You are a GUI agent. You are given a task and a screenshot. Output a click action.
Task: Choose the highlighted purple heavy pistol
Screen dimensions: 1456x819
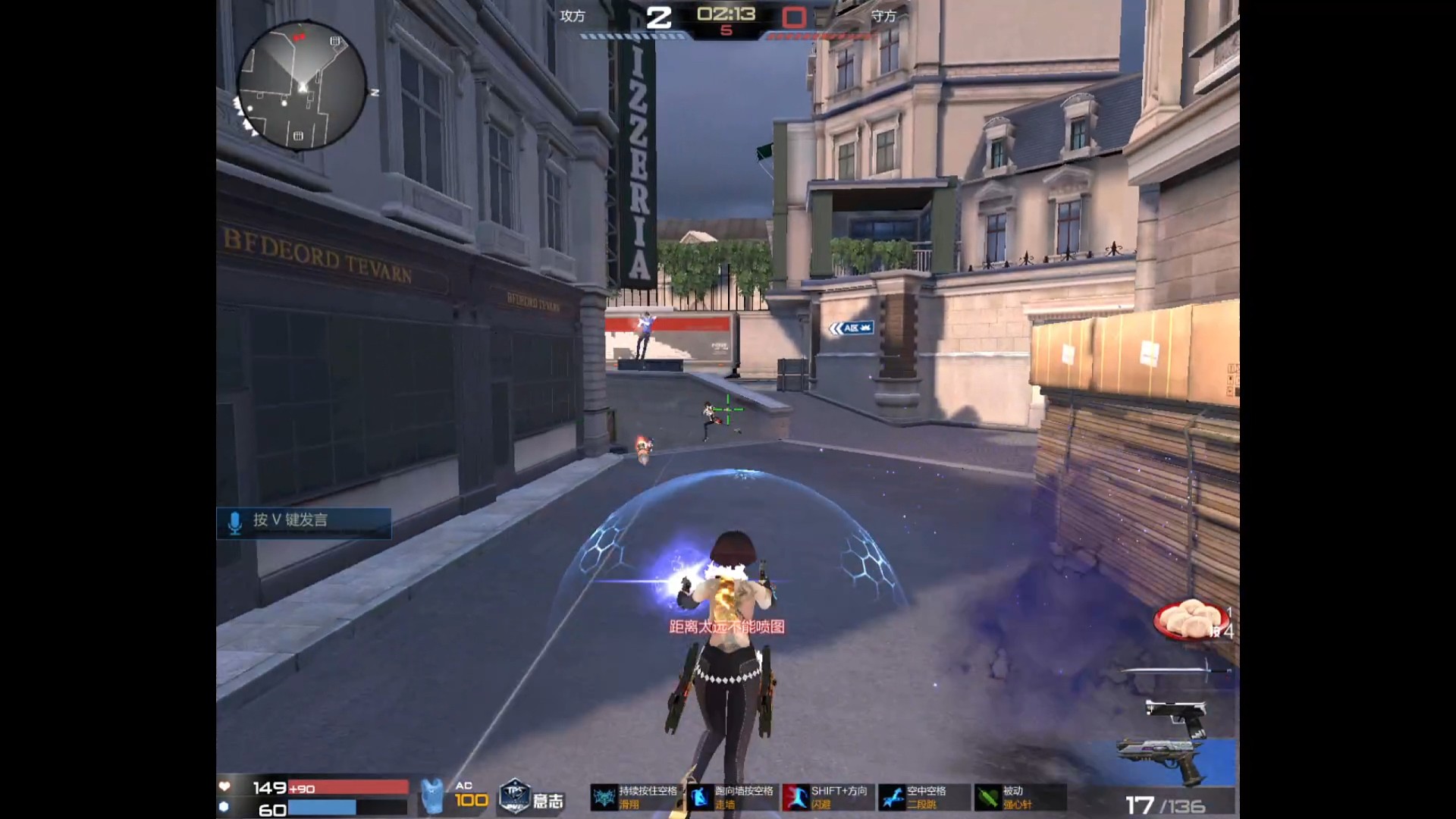pos(1163,759)
